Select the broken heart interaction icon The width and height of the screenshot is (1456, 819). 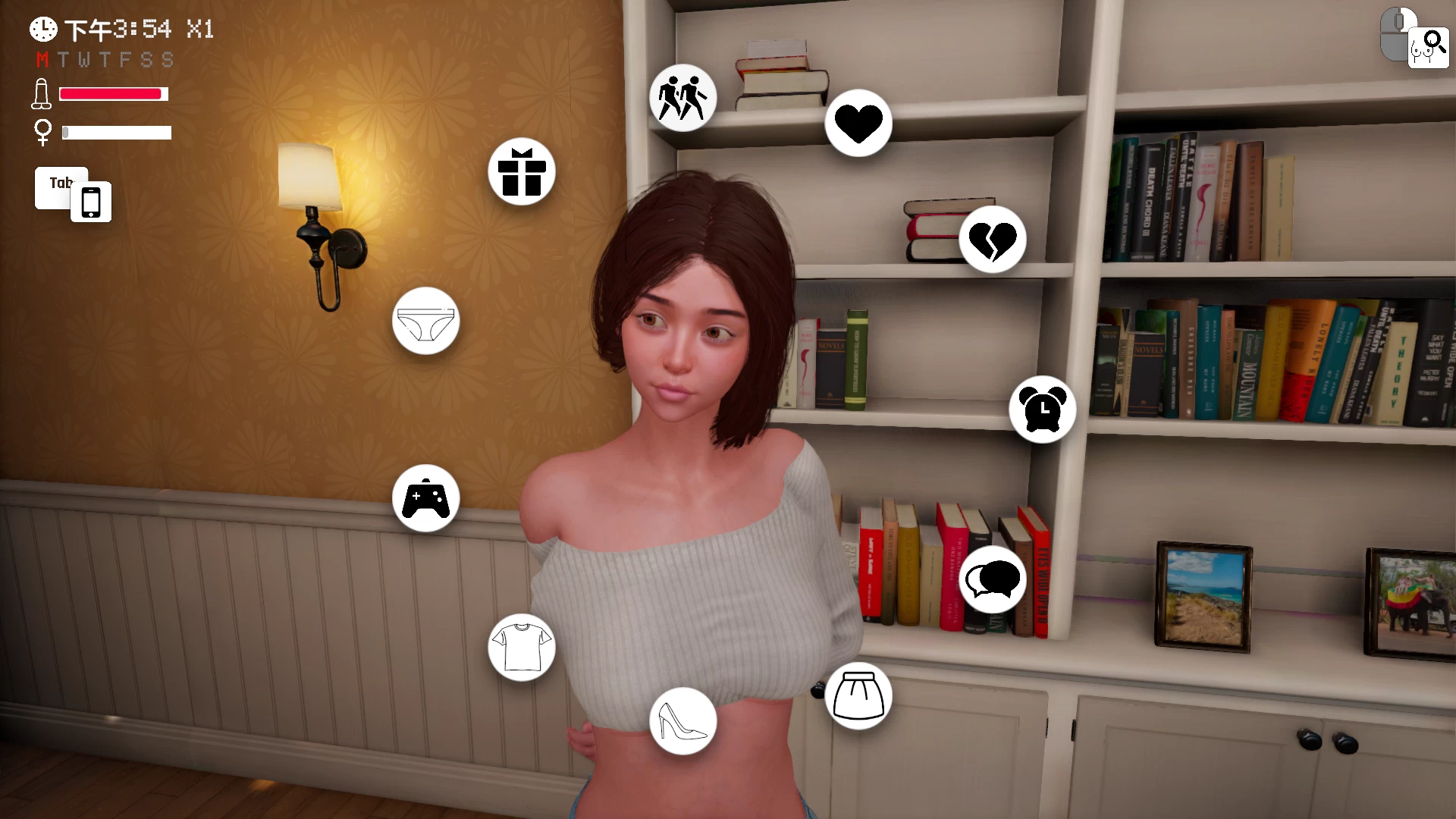[x=993, y=240]
